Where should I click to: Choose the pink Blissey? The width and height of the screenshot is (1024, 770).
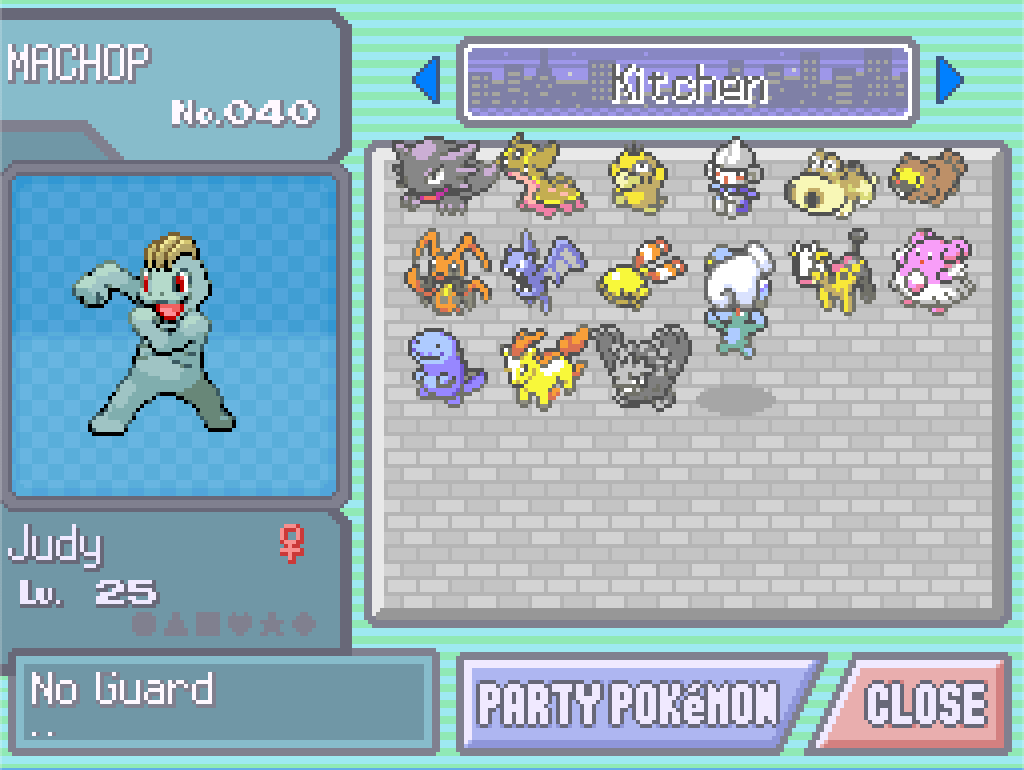pyautogui.click(x=932, y=270)
